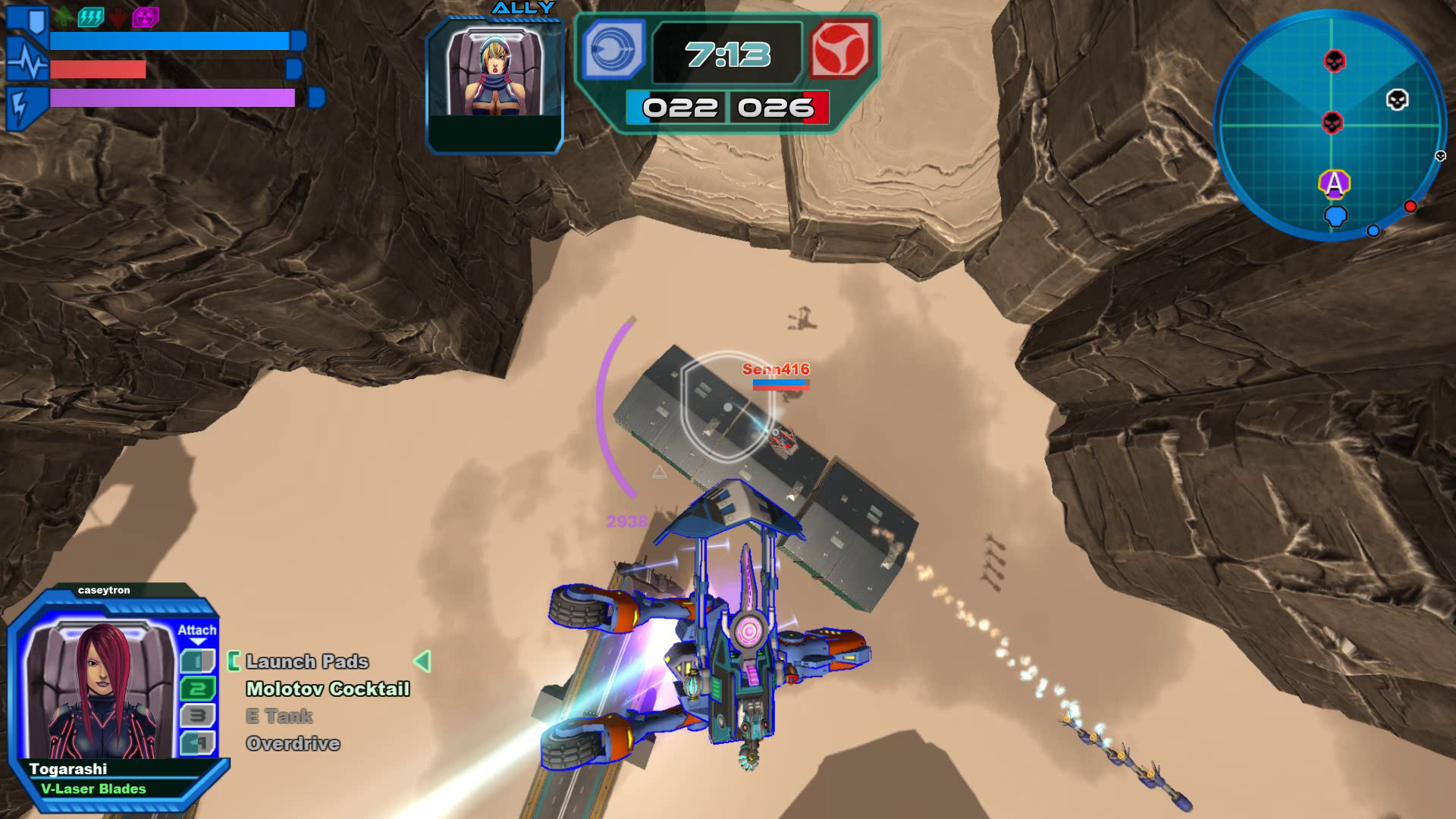Expand the Attach menu arrow
The image size is (1456, 819).
198,641
